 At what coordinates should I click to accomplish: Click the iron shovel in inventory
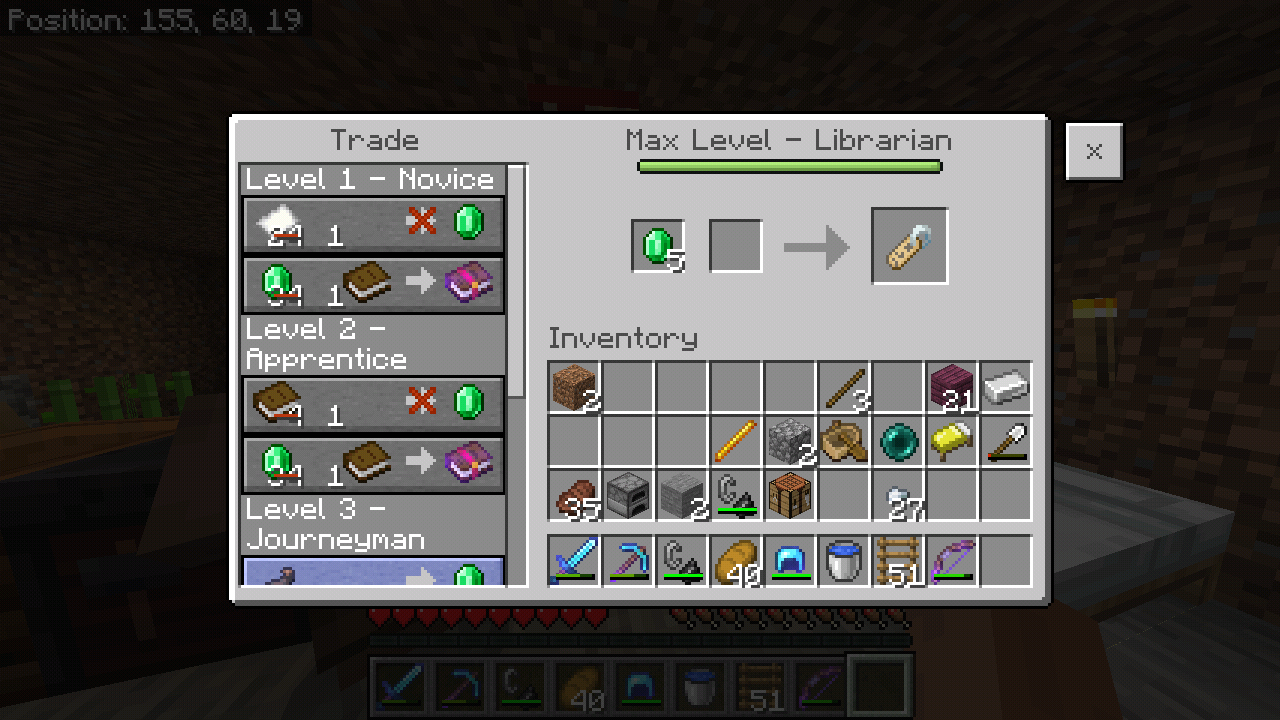tap(1006, 442)
